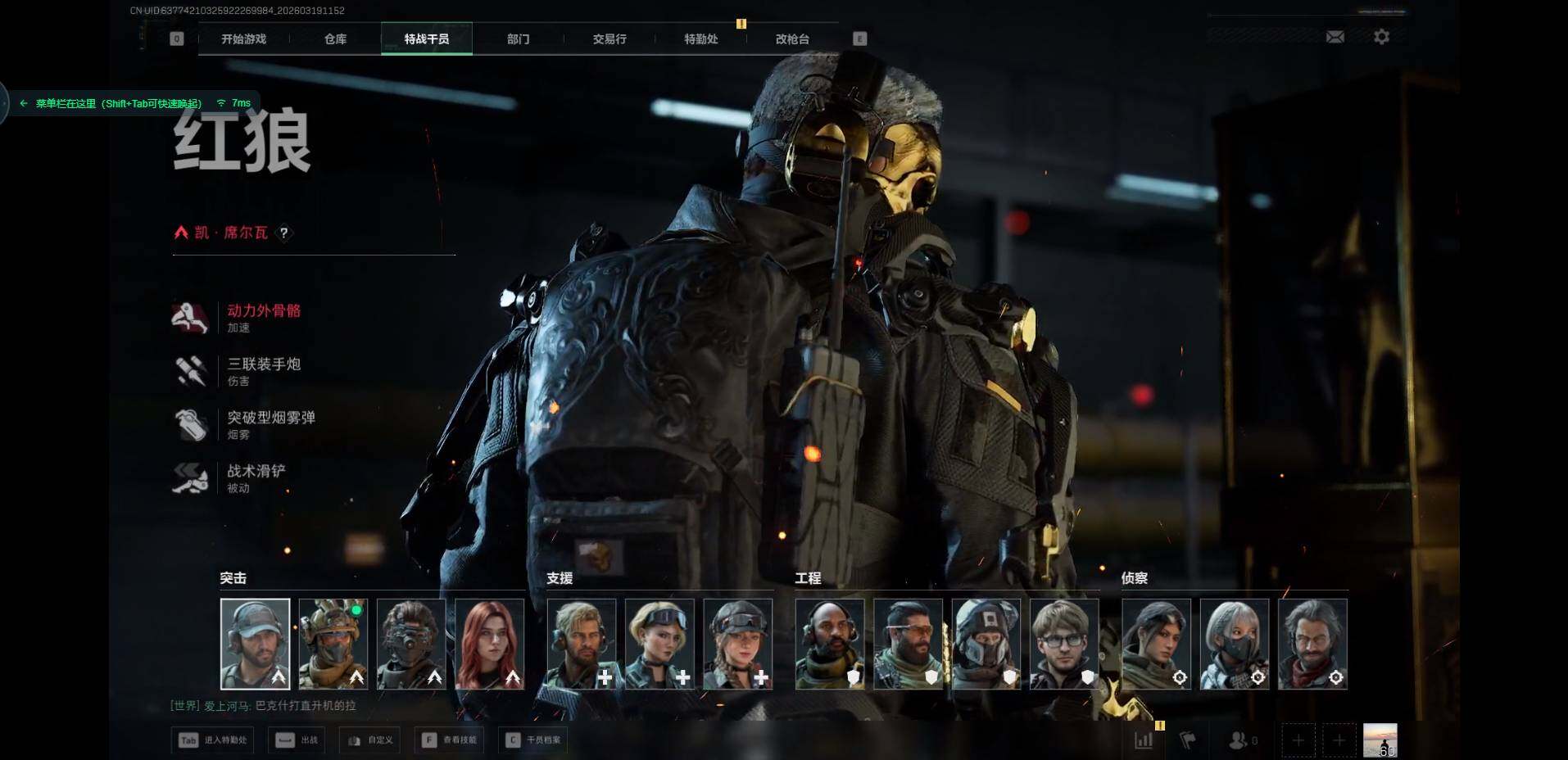Show info via the question mark beside 凯·席尔瓦

pos(284,233)
